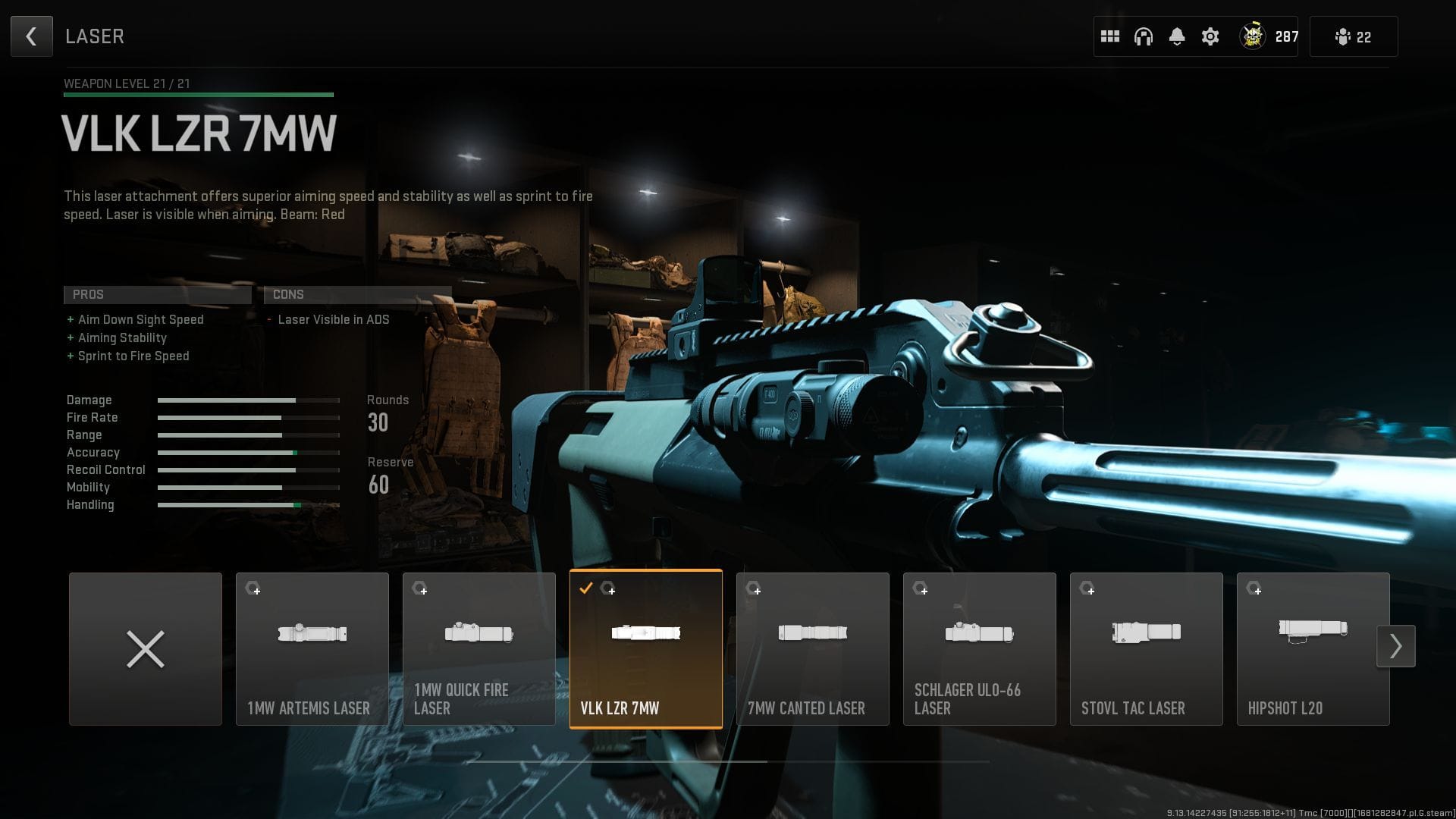Unequip VLK LZR 7MW via its orange checkmark
The image size is (1456, 819).
(585, 587)
